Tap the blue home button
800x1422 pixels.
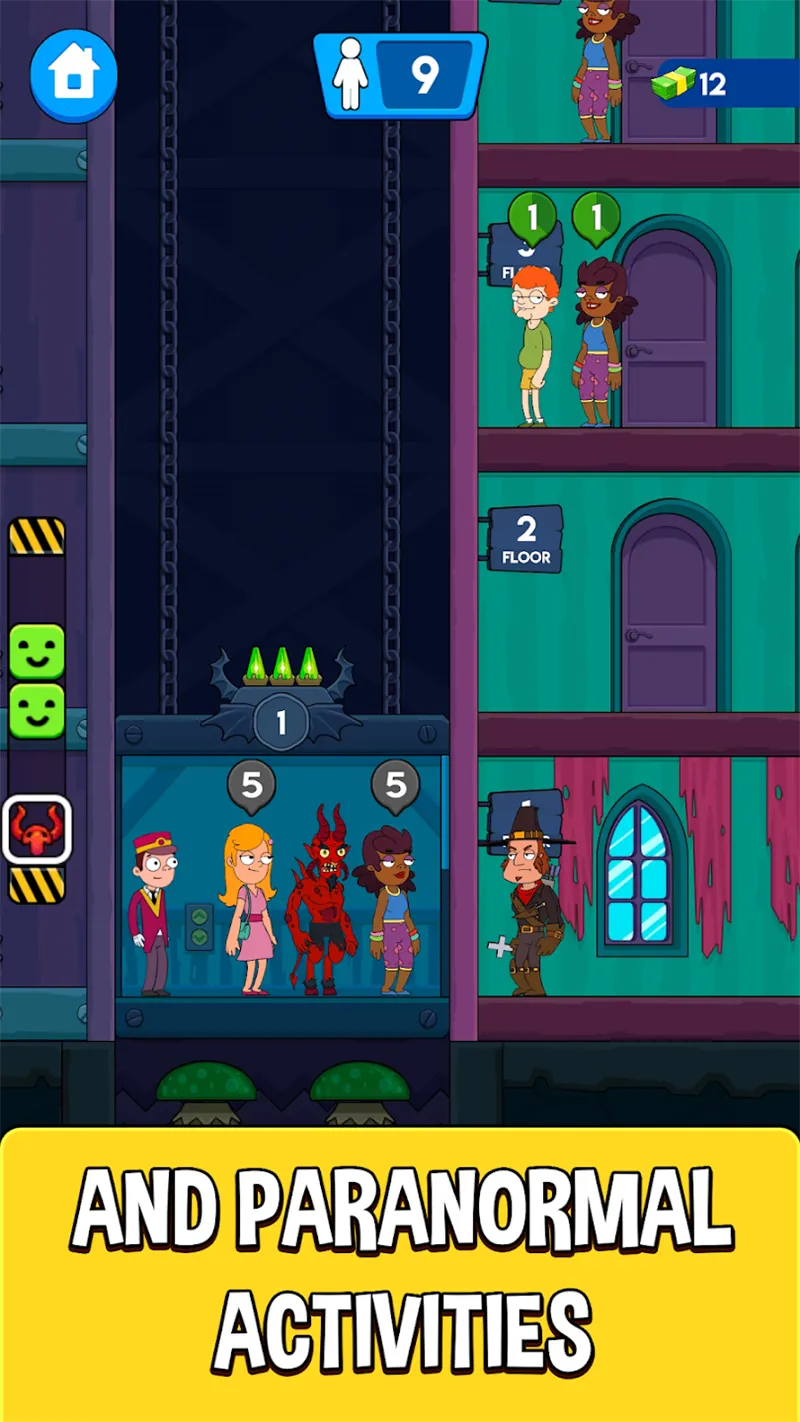click(x=73, y=75)
